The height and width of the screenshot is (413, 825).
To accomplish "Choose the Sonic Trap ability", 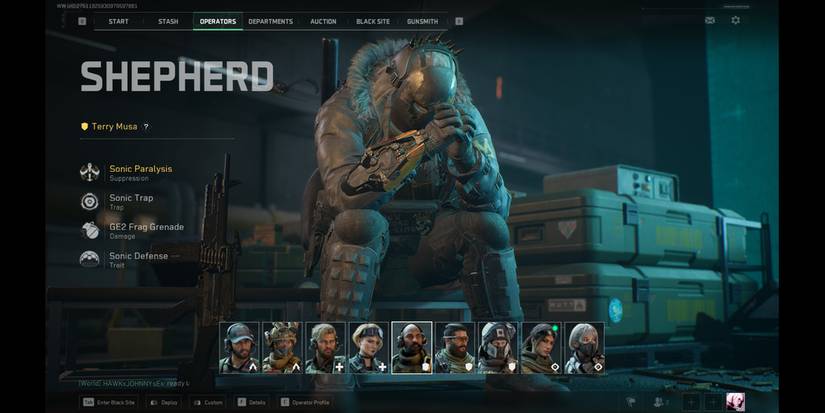I will [131, 201].
